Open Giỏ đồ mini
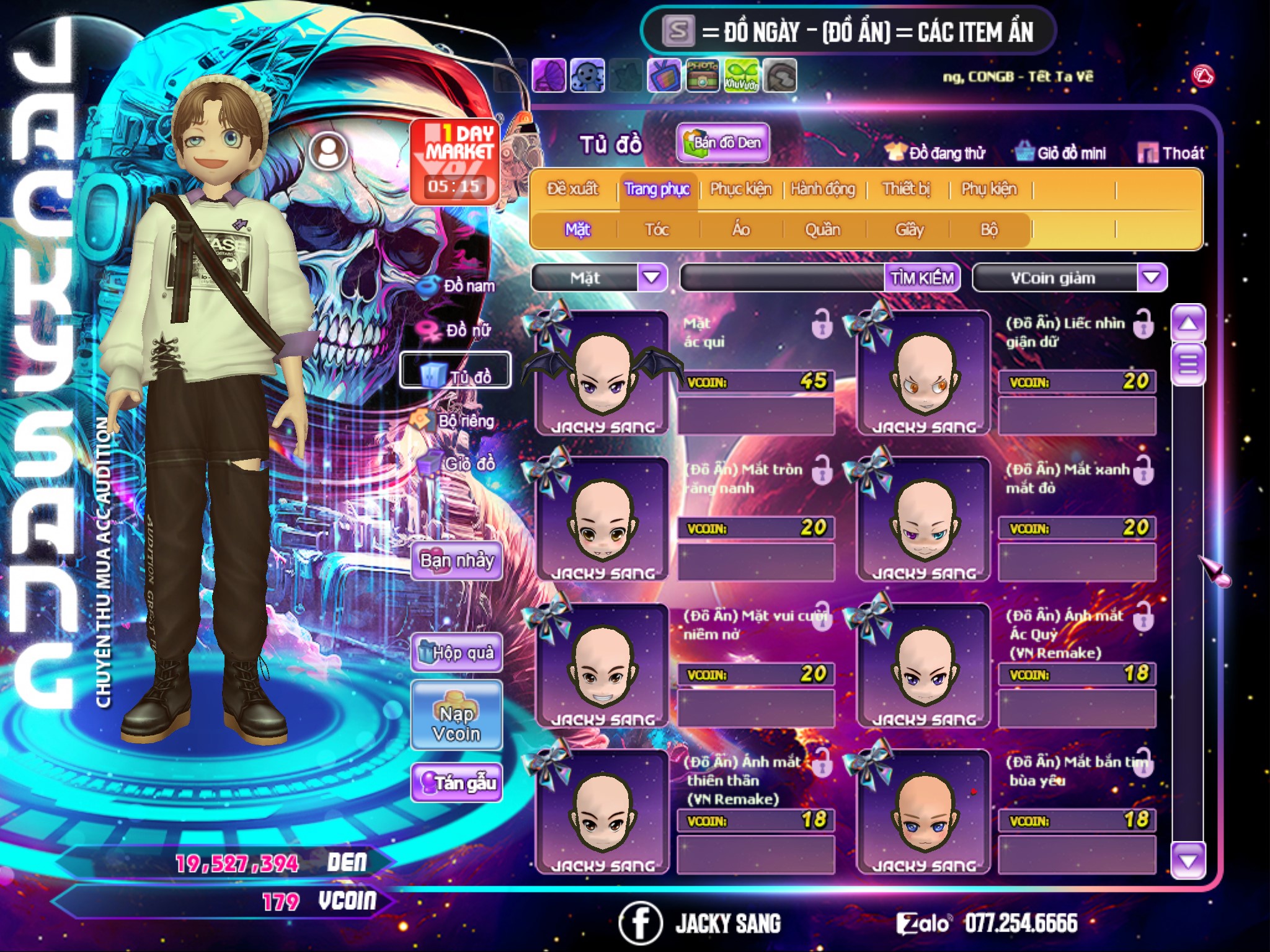1270x952 pixels. click(x=1061, y=153)
